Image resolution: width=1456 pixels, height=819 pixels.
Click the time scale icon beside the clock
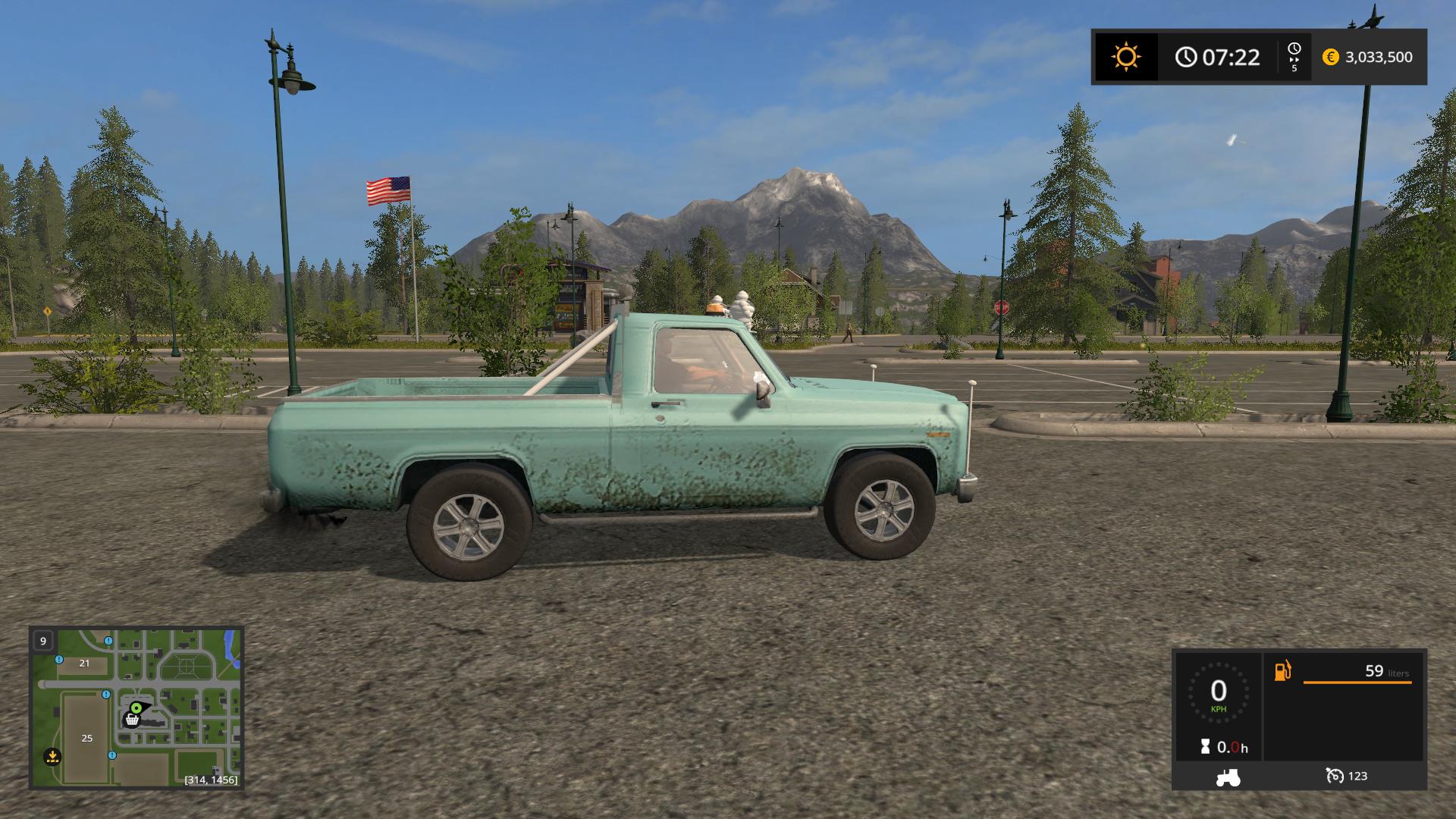[x=1294, y=57]
